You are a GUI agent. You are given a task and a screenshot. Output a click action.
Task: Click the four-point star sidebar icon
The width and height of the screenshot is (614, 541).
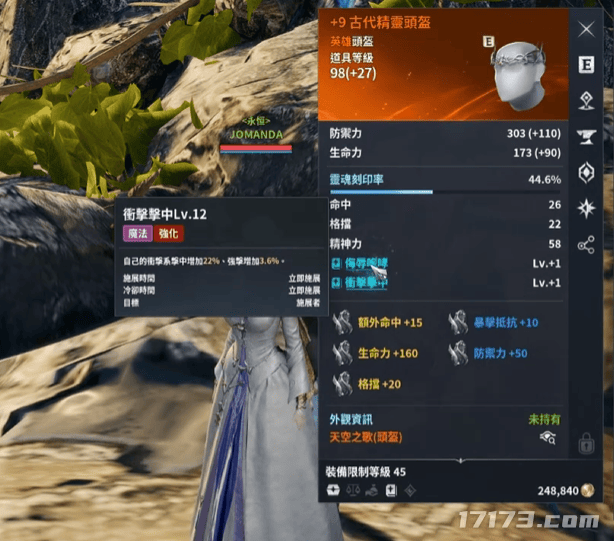586,207
